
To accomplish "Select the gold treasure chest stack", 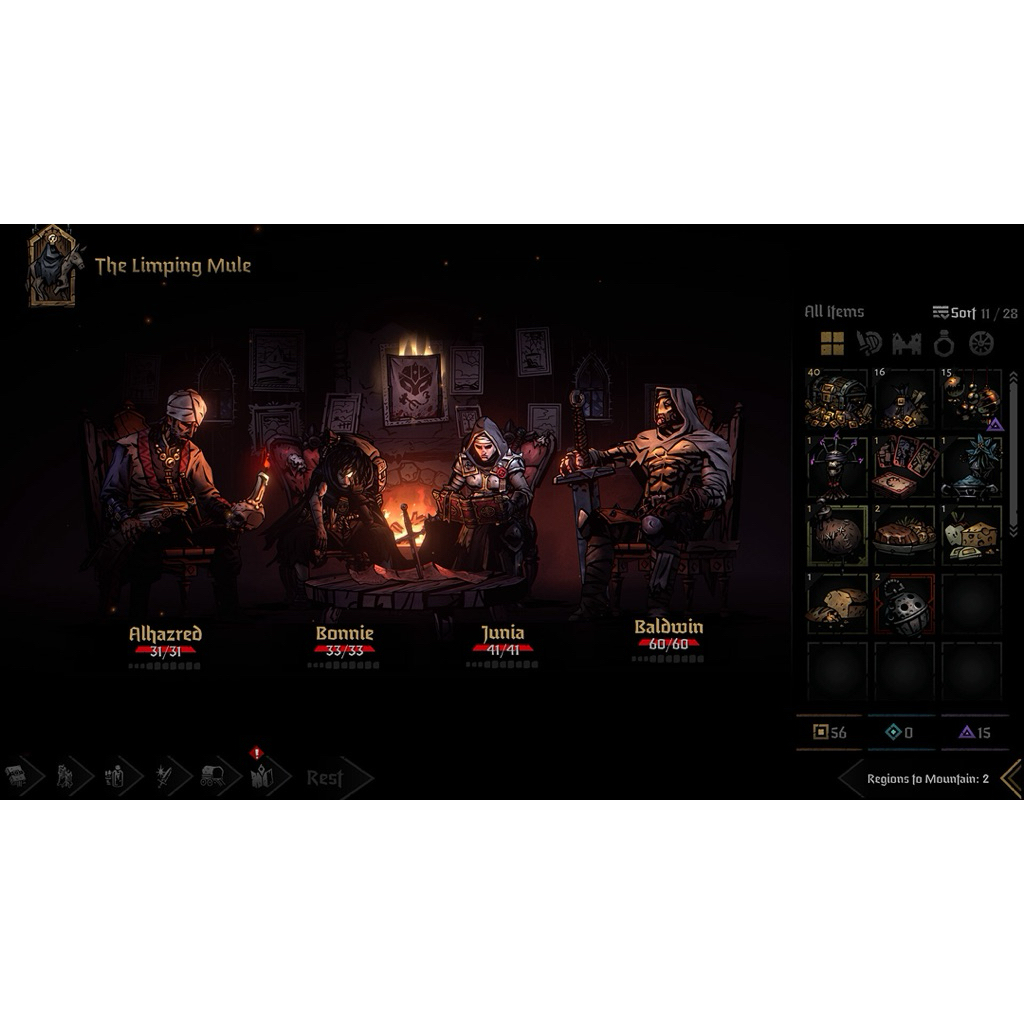I will (x=837, y=399).
